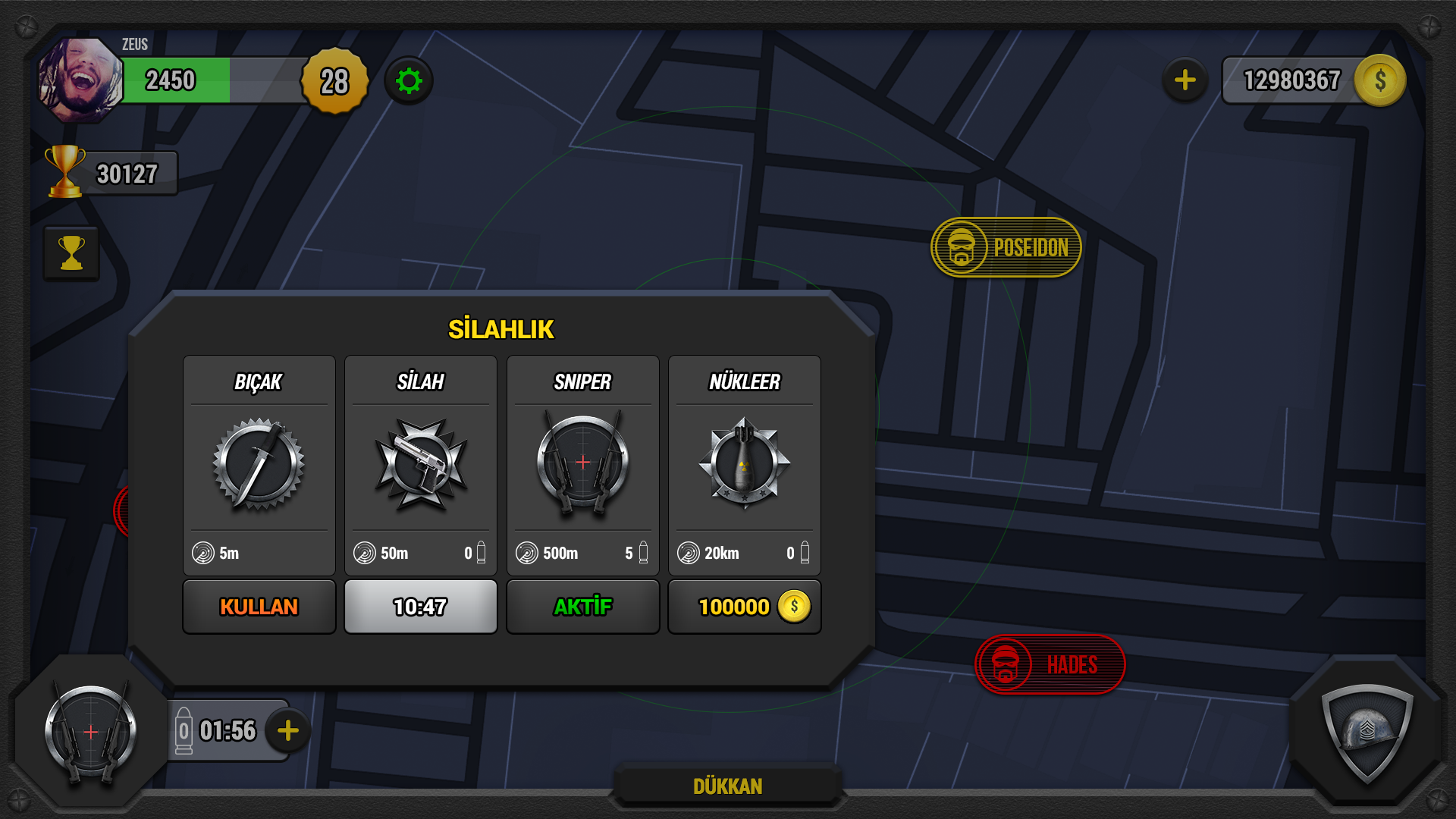Add coins with the plus beside balance

coord(1185,80)
